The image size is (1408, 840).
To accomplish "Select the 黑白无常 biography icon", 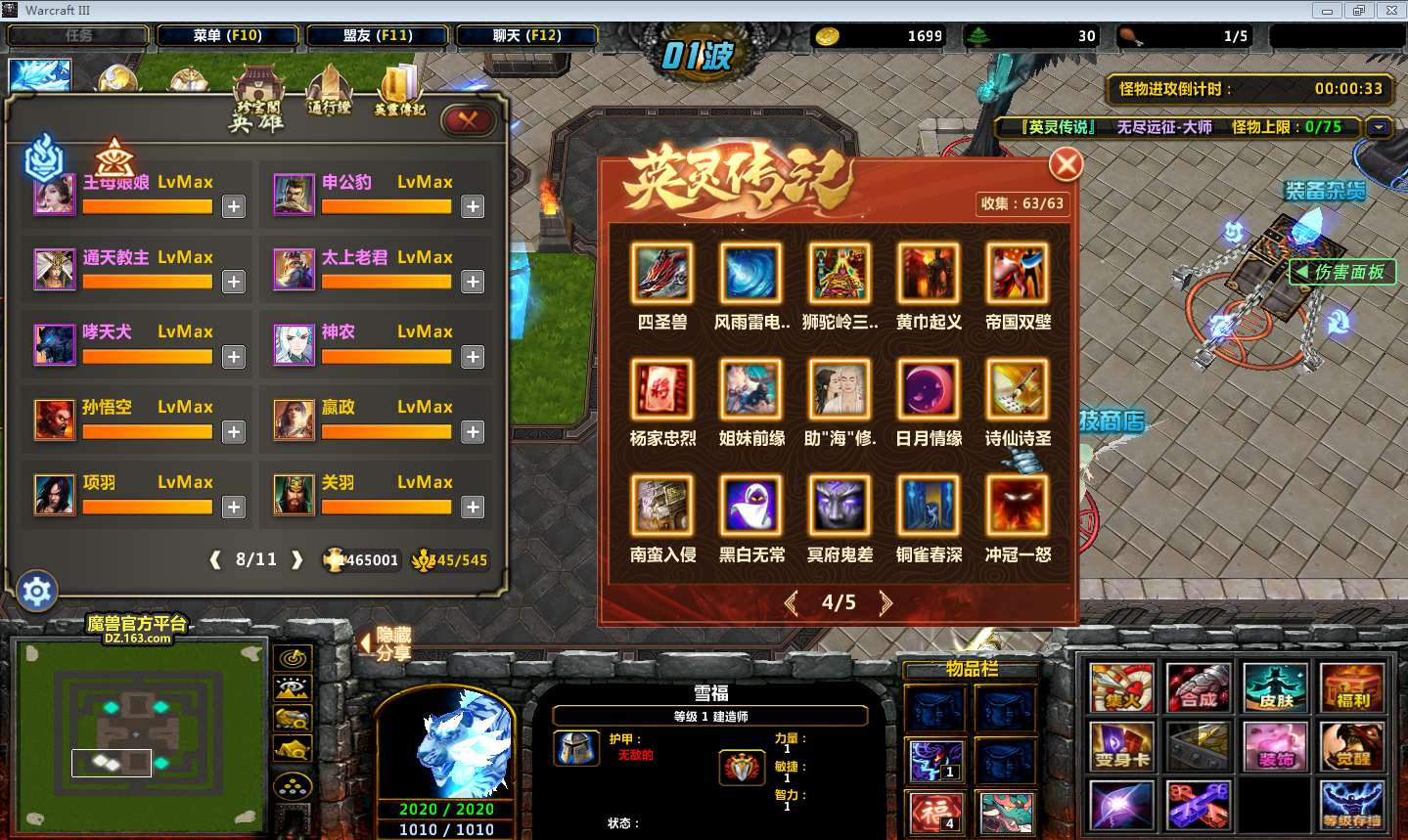I will point(751,506).
